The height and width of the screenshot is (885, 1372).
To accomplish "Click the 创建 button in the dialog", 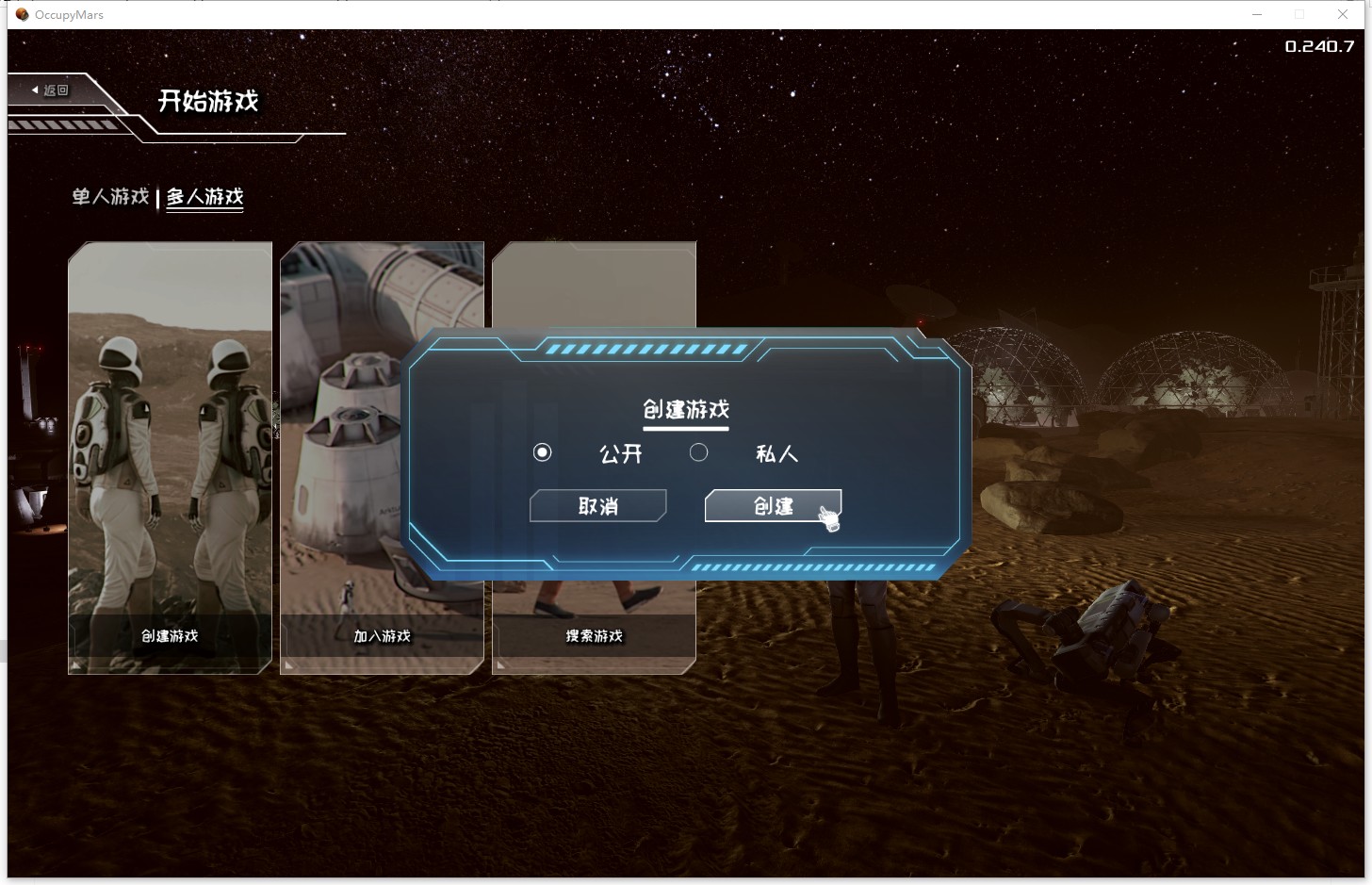I will tap(773, 506).
